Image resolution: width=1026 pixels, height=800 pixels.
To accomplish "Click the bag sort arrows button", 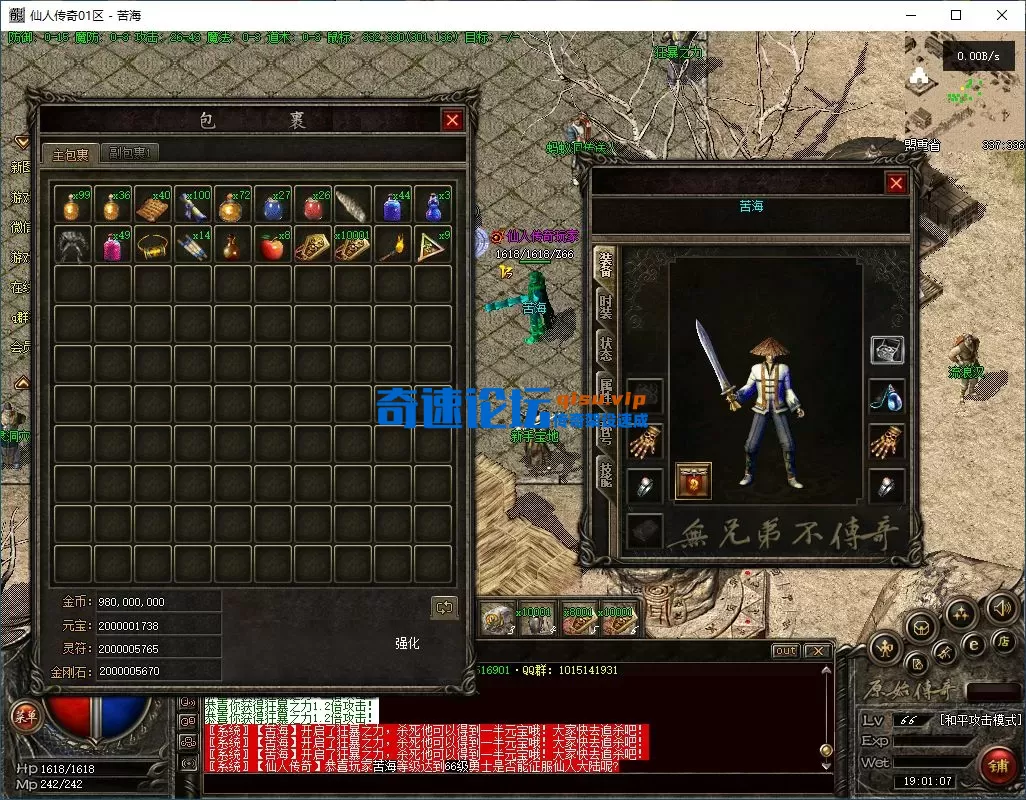I will click(444, 607).
